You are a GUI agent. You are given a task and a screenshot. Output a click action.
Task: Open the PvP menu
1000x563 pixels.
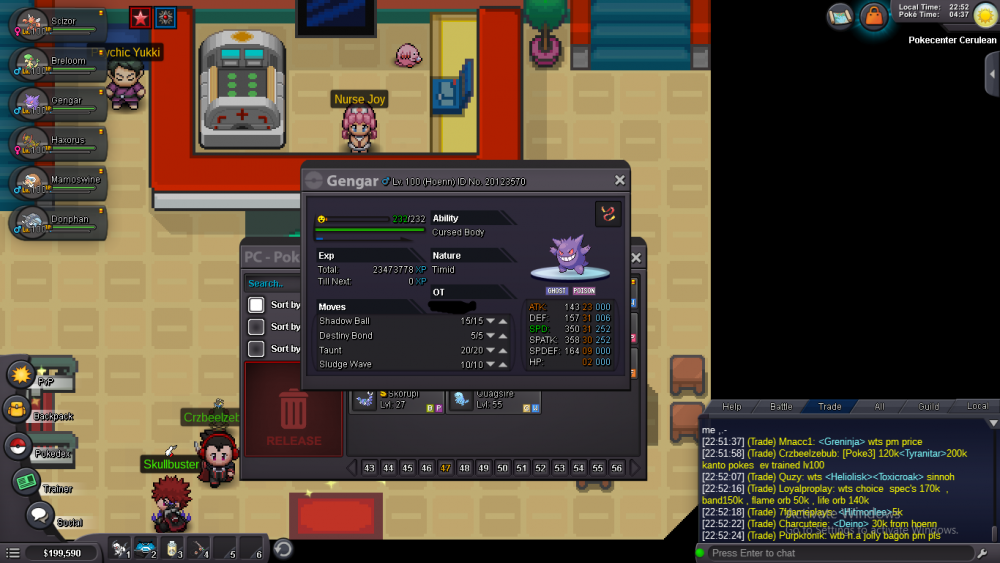22,374
